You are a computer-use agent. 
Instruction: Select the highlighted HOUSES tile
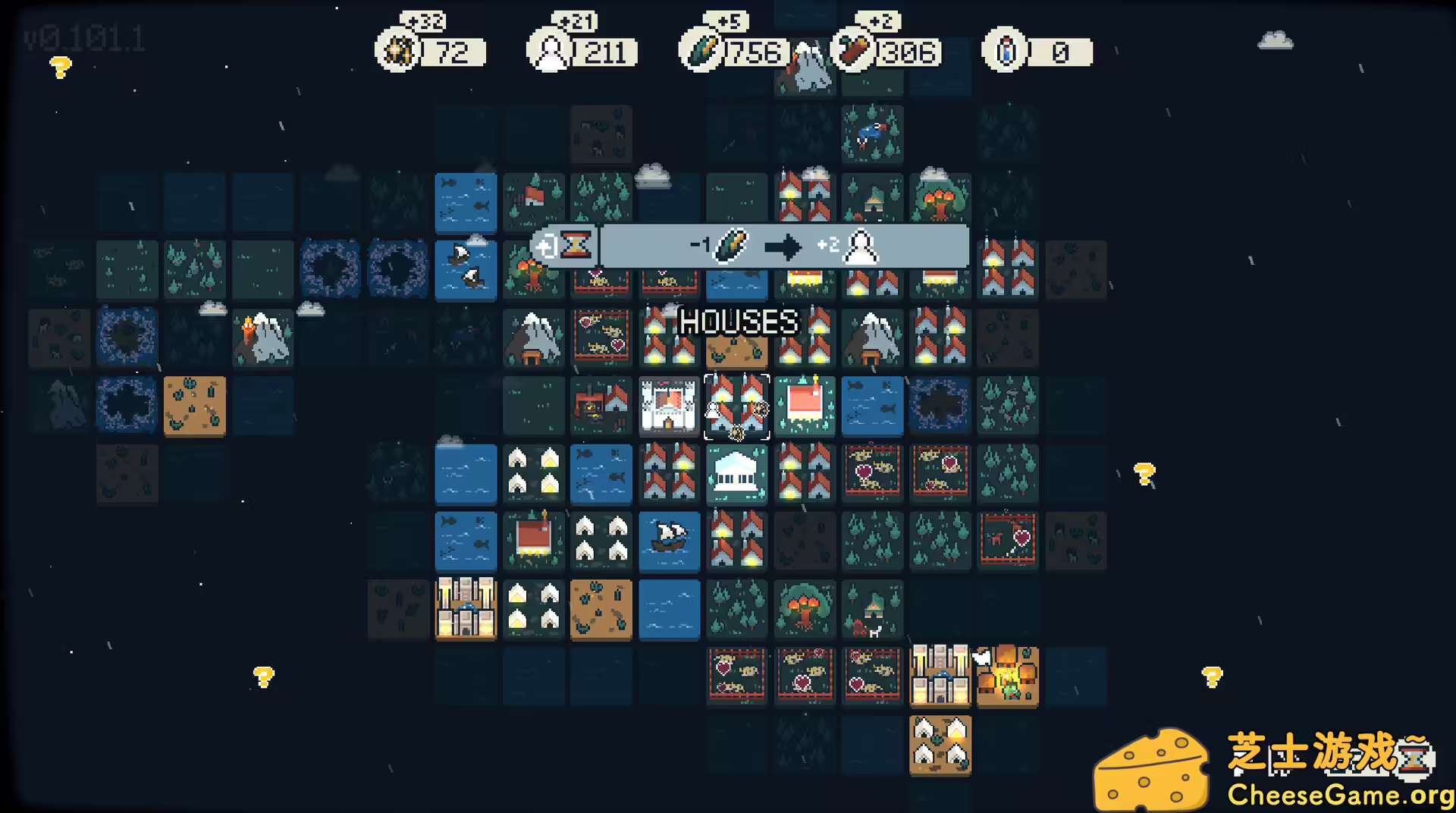pos(736,406)
